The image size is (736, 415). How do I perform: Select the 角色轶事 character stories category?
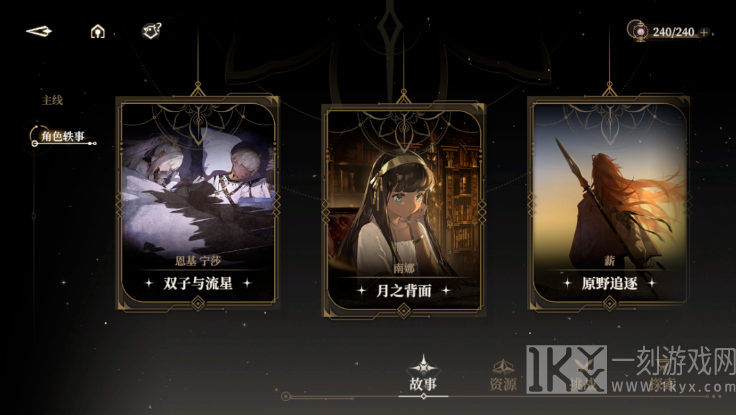click(62, 137)
